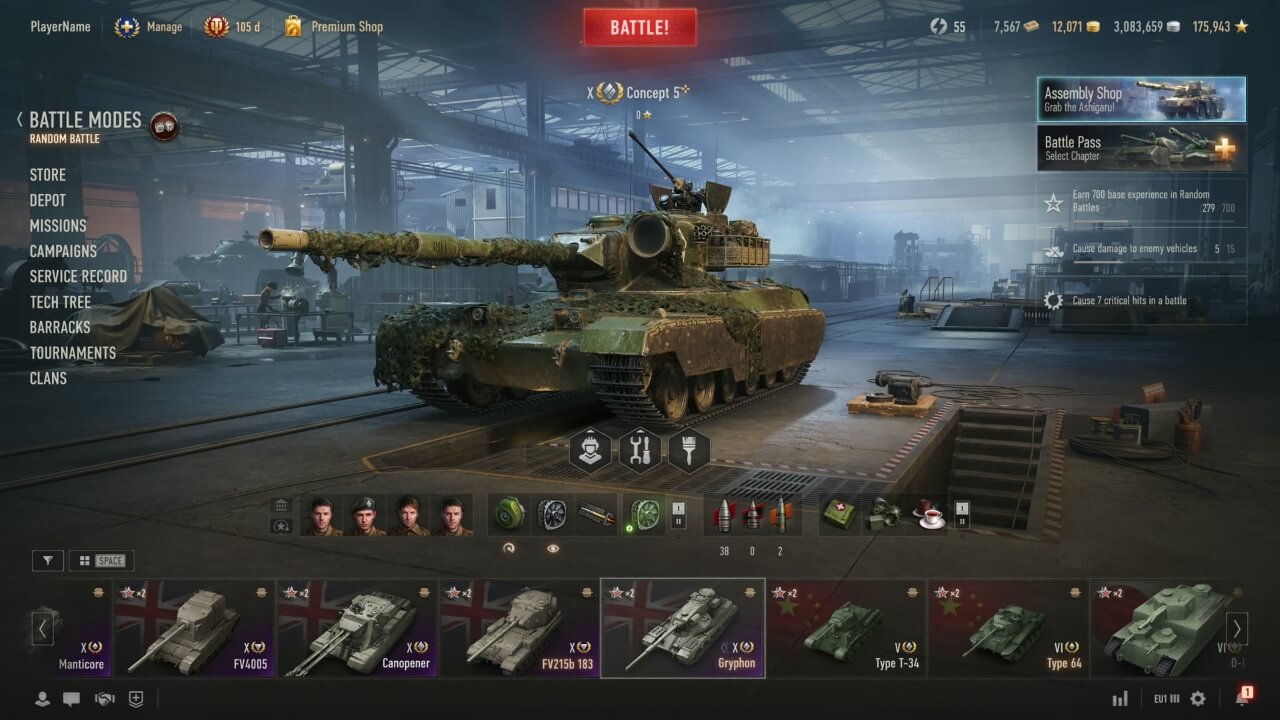Screen dimensions: 1280x720
Task: Open the tank carousel filter
Action: coord(47,561)
